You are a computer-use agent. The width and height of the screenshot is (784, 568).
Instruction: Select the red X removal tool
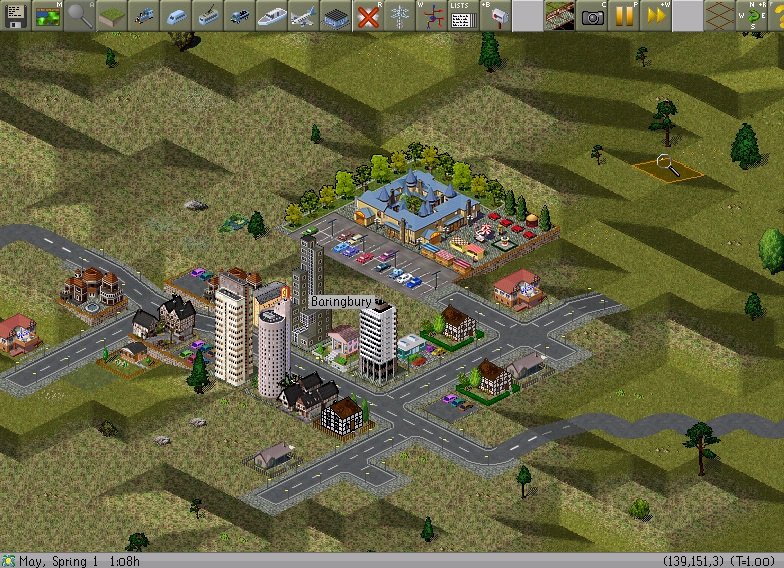click(x=367, y=15)
